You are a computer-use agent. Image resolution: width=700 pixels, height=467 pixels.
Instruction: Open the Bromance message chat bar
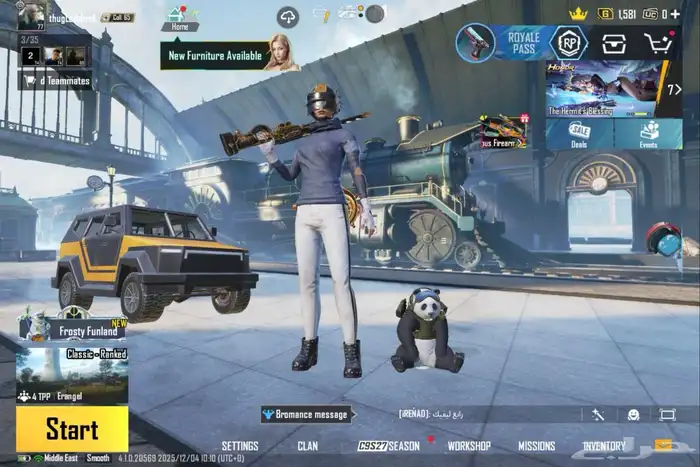point(306,414)
